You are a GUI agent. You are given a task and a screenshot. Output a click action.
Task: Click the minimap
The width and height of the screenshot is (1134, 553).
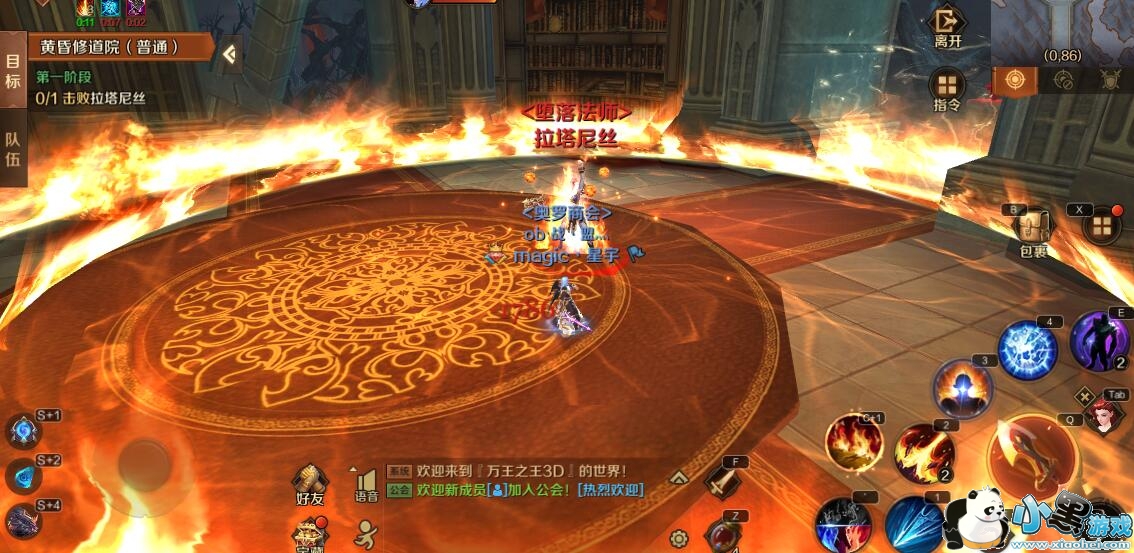tap(1063, 30)
